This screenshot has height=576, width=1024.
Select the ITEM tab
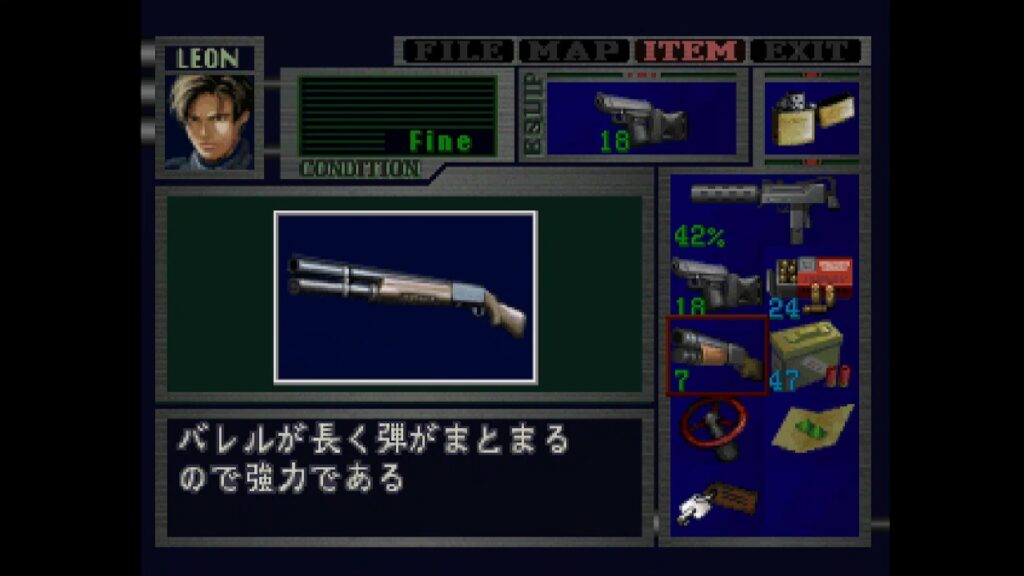(692, 51)
